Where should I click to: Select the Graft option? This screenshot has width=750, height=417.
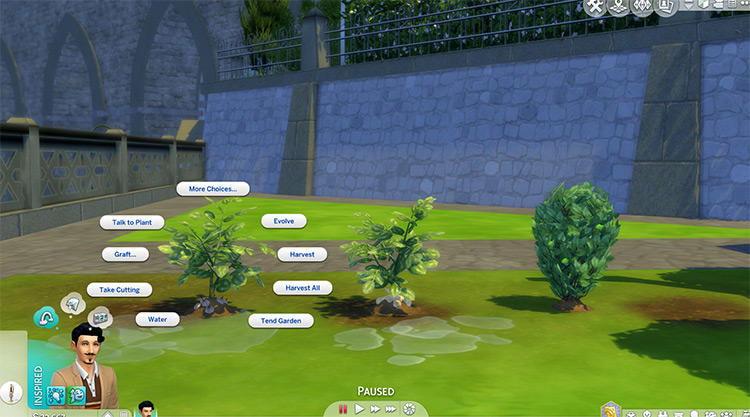pyautogui.click(x=124, y=254)
